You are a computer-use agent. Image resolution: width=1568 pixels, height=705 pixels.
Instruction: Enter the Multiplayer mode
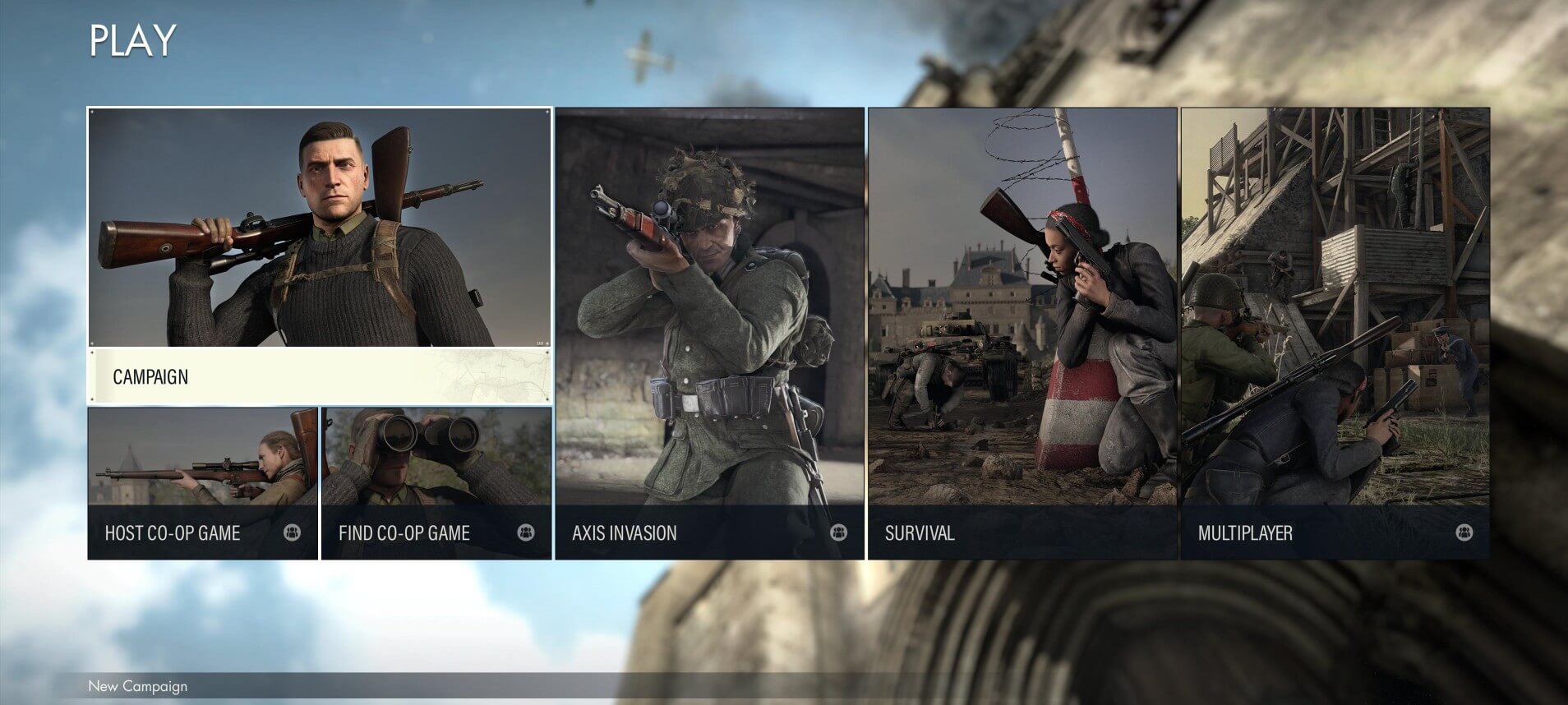pos(1335,333)
